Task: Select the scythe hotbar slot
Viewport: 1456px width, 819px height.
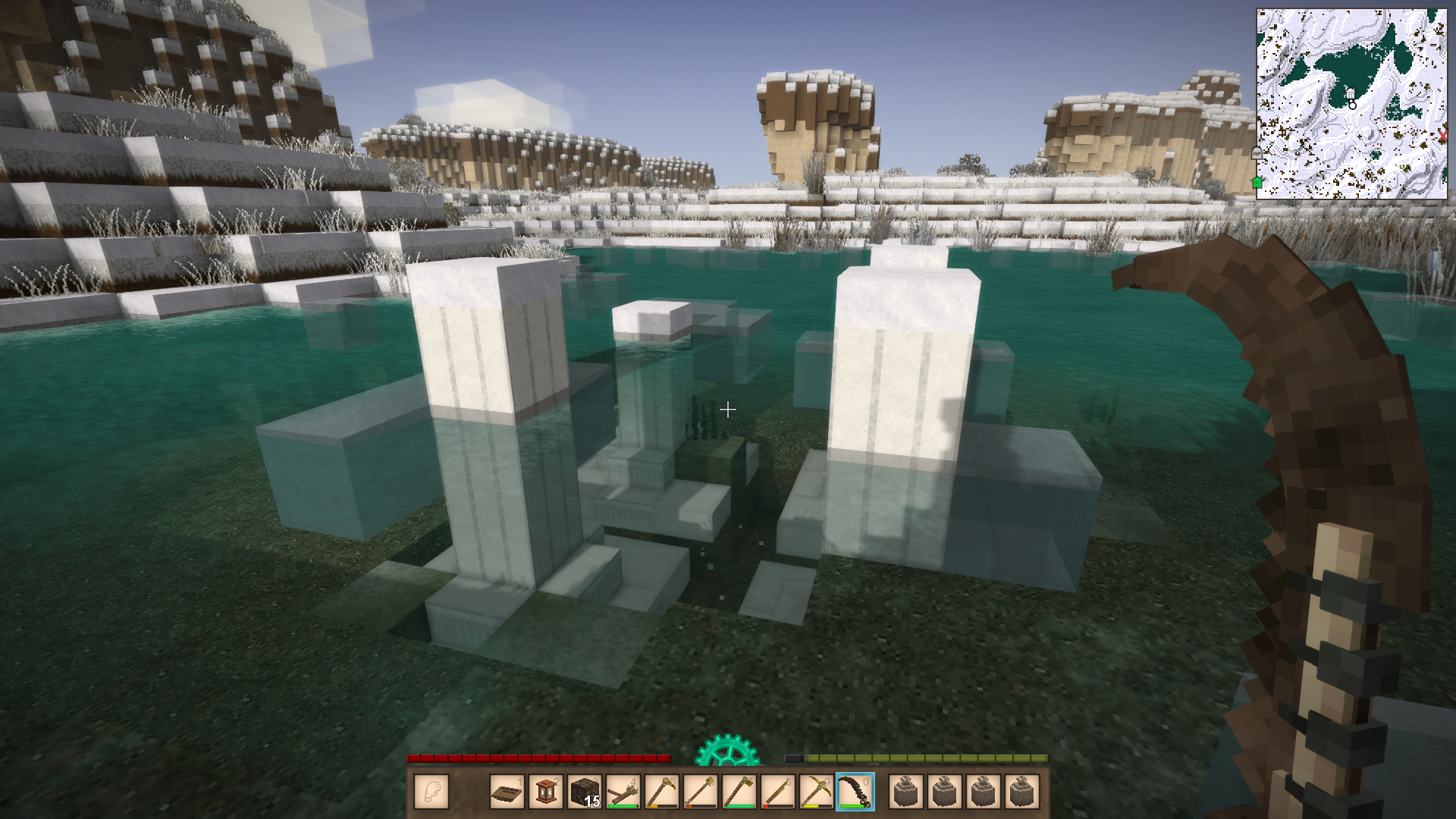Action: [x=855, y=792]
